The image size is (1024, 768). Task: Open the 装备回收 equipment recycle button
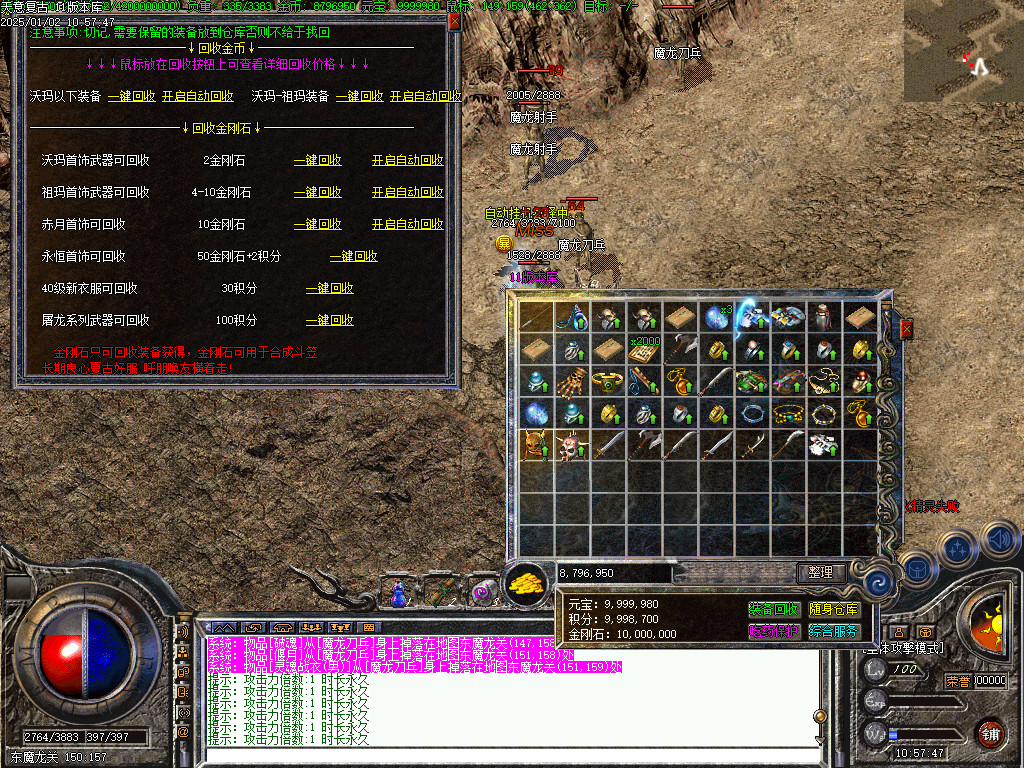774,609
